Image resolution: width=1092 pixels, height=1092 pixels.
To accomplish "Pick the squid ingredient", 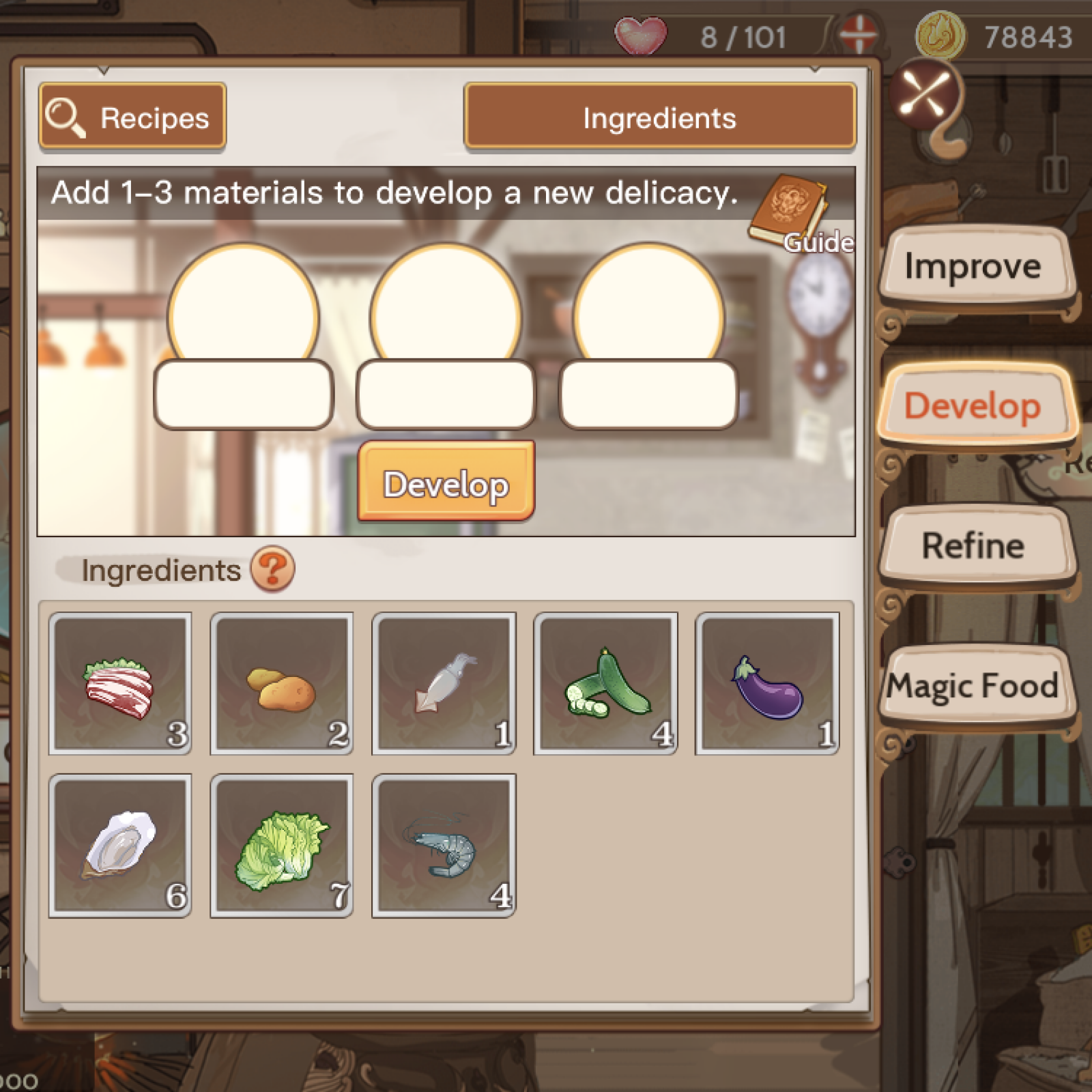I will click(444, 684).
